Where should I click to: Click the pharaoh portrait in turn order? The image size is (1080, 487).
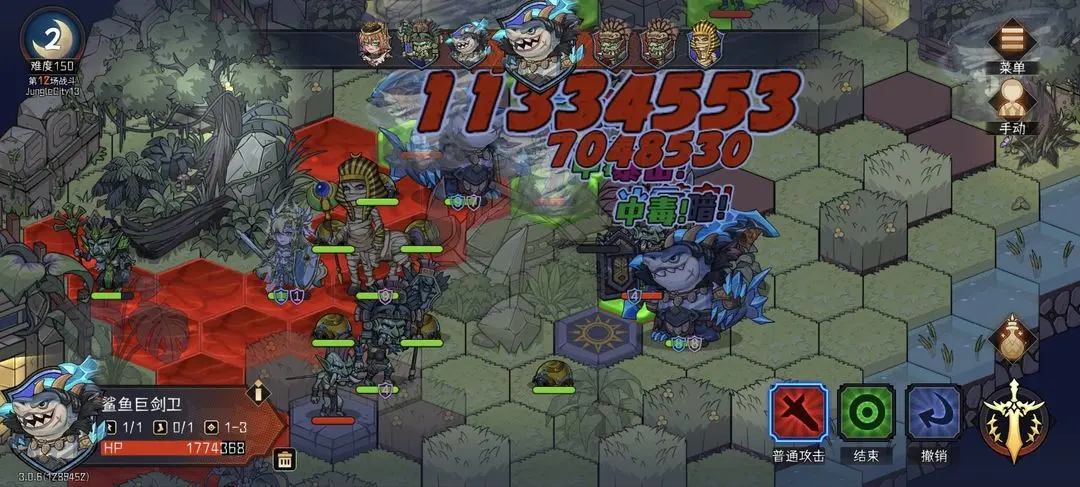(703, 44)
